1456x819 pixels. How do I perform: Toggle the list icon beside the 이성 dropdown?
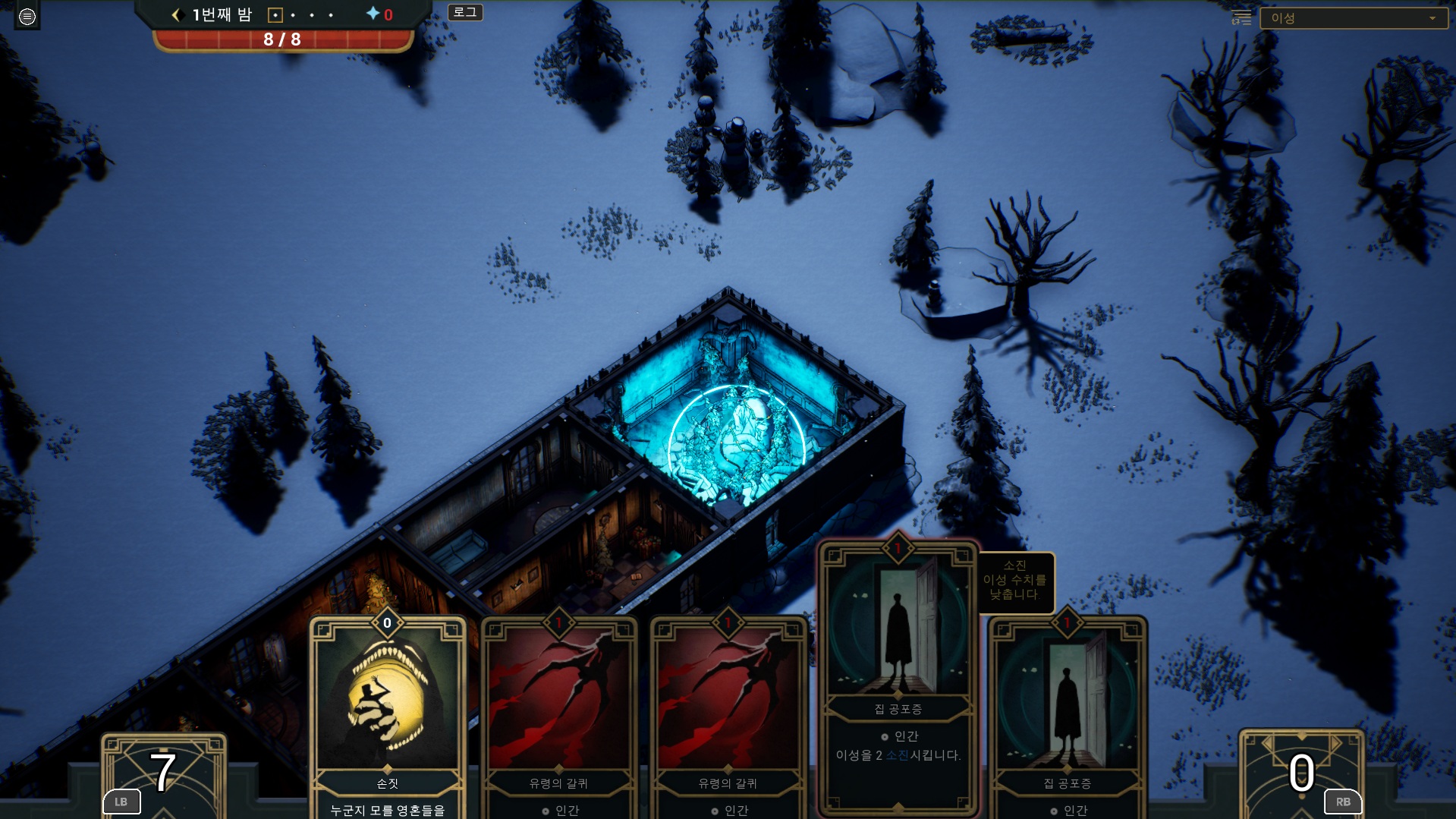coord(1241,18)
